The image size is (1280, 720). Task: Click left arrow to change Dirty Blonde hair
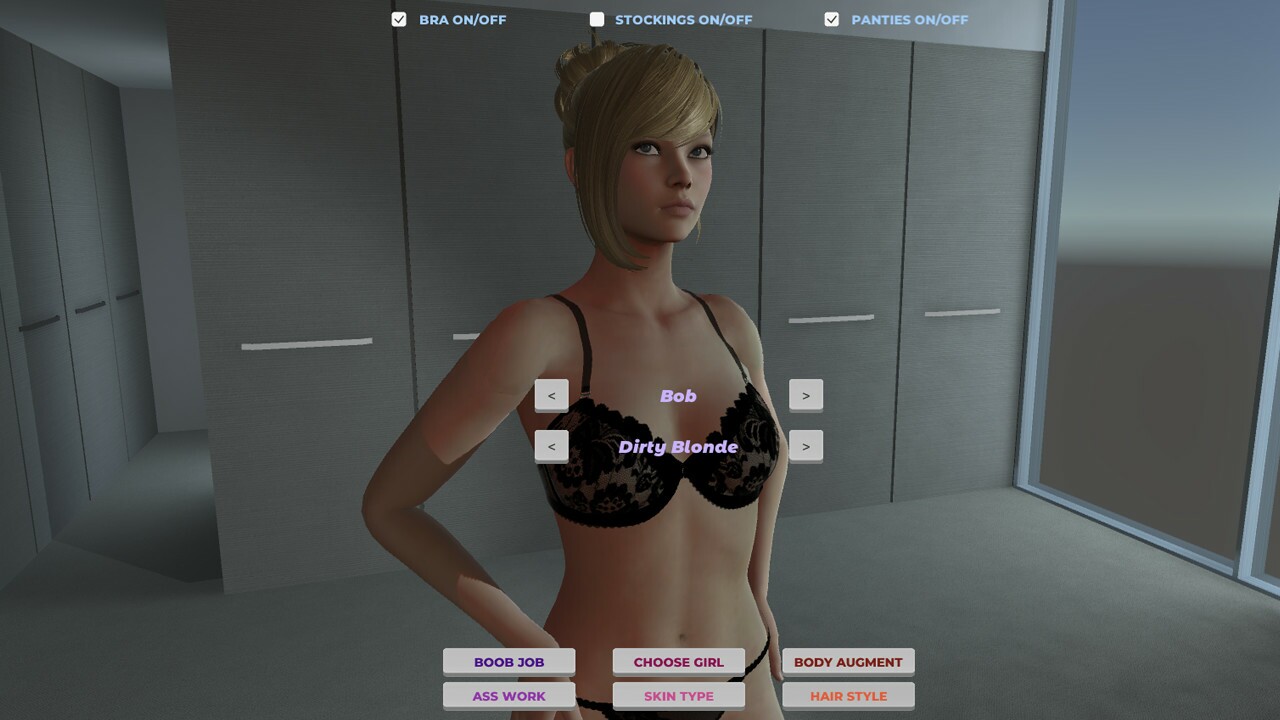[x=552, y=445]
